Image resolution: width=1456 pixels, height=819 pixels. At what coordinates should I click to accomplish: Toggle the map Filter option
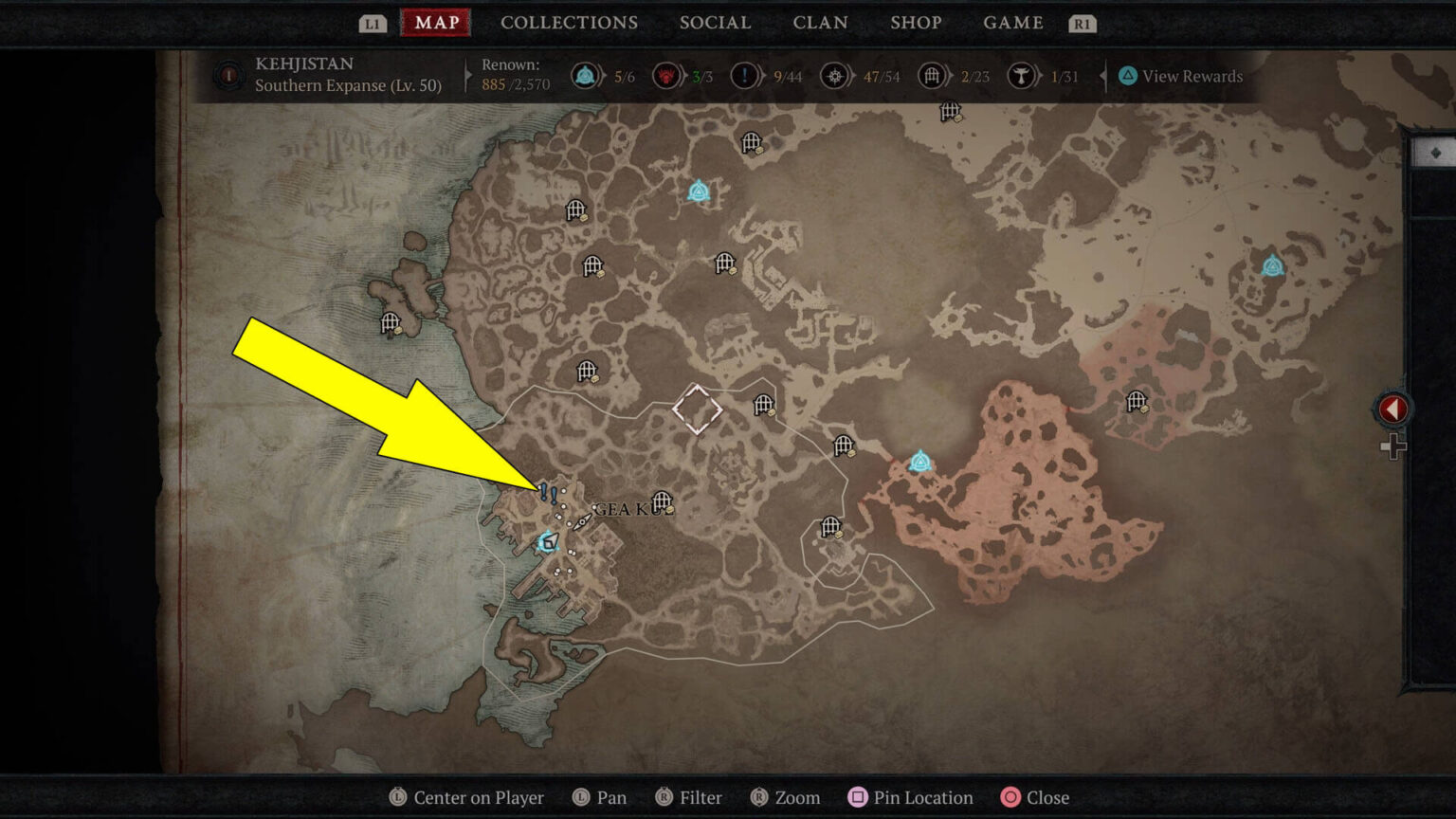(x=689, y=797)
